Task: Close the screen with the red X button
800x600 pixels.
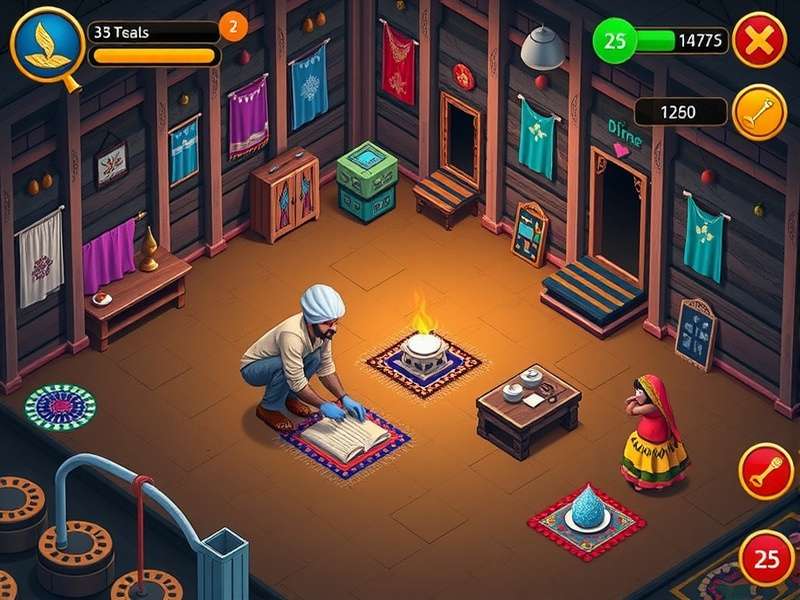Action: coord(759,40)
